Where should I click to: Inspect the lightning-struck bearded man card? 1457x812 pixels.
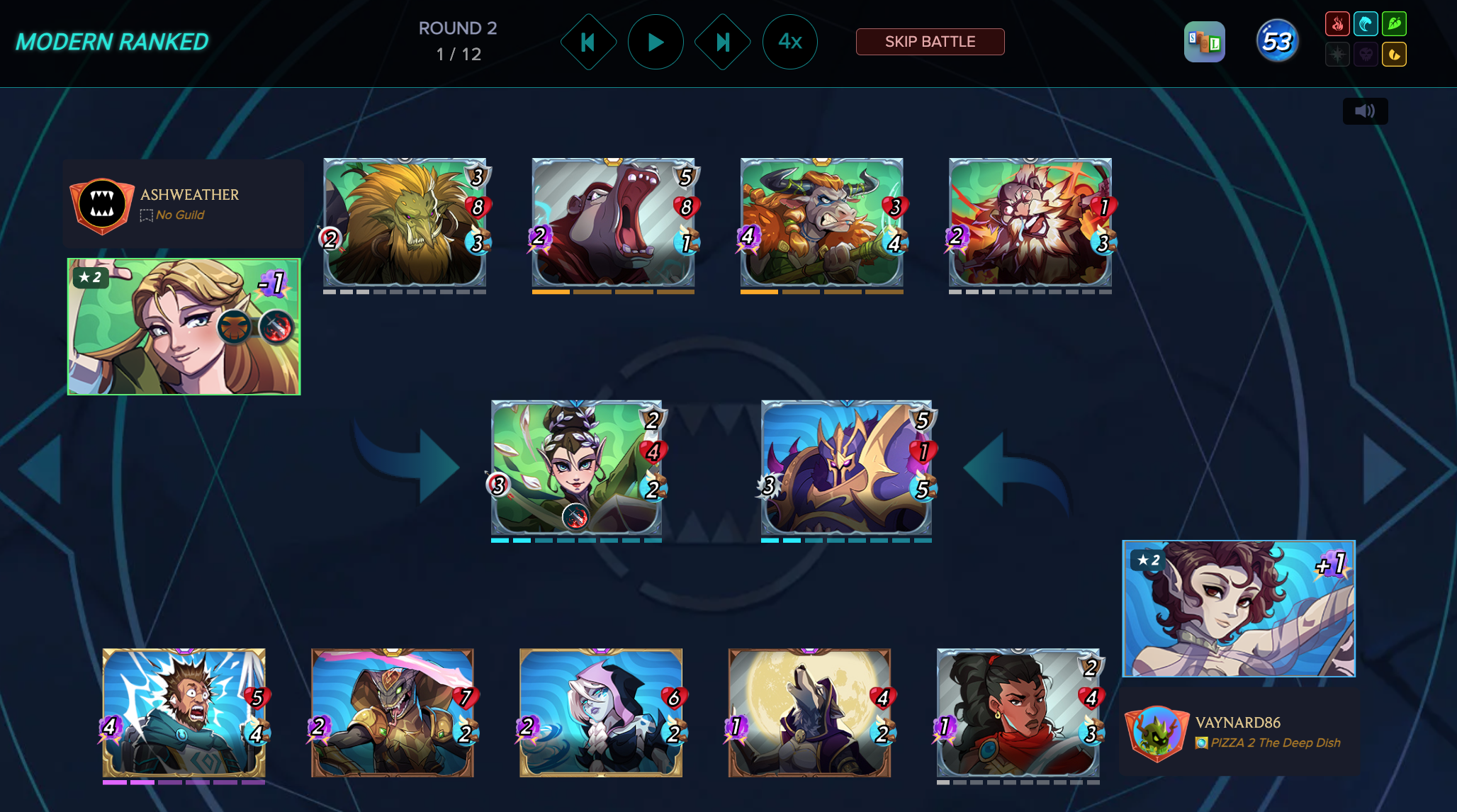pos(184,713)
